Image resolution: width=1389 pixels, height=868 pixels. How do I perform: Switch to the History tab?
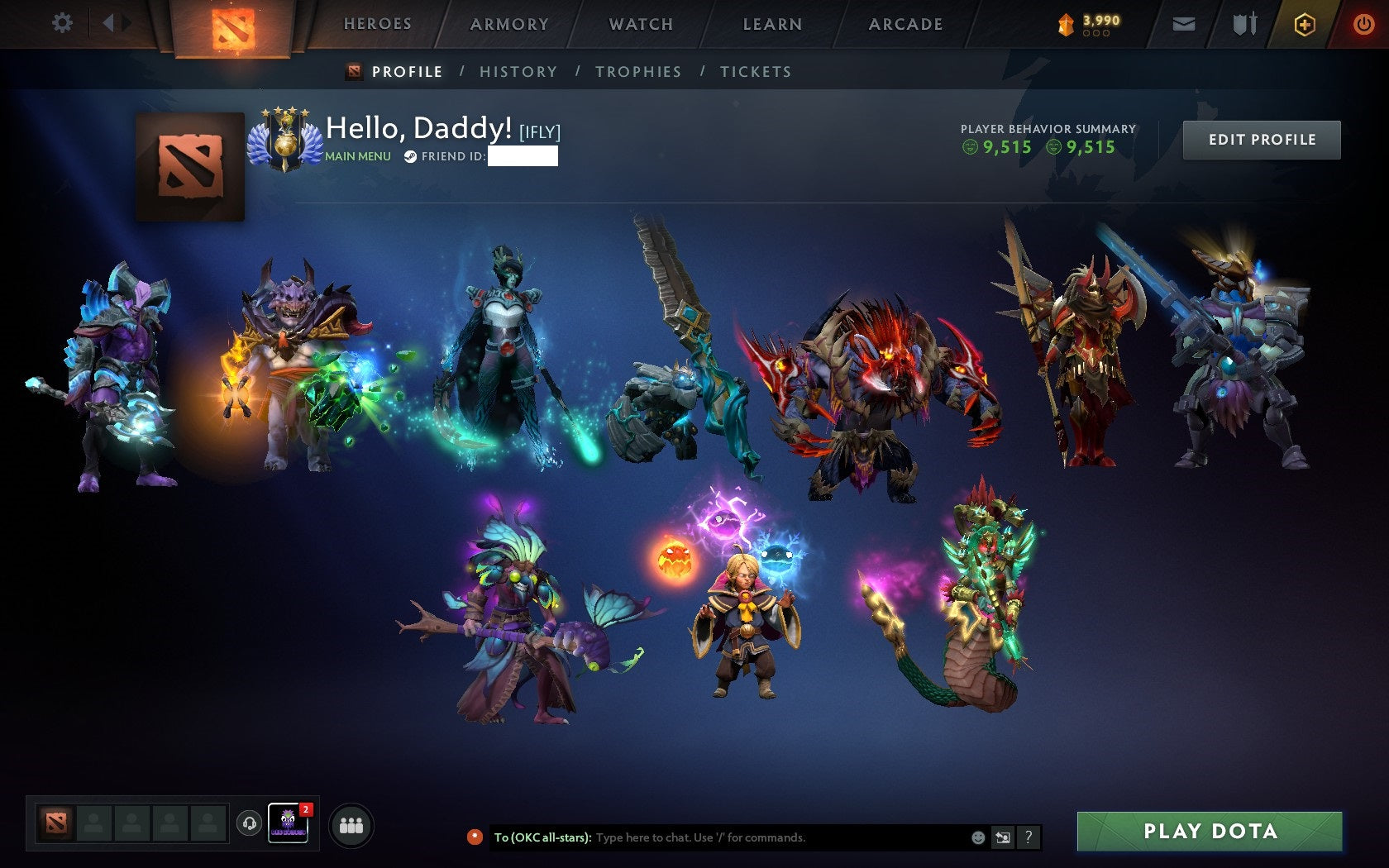(x=517, y=72)
